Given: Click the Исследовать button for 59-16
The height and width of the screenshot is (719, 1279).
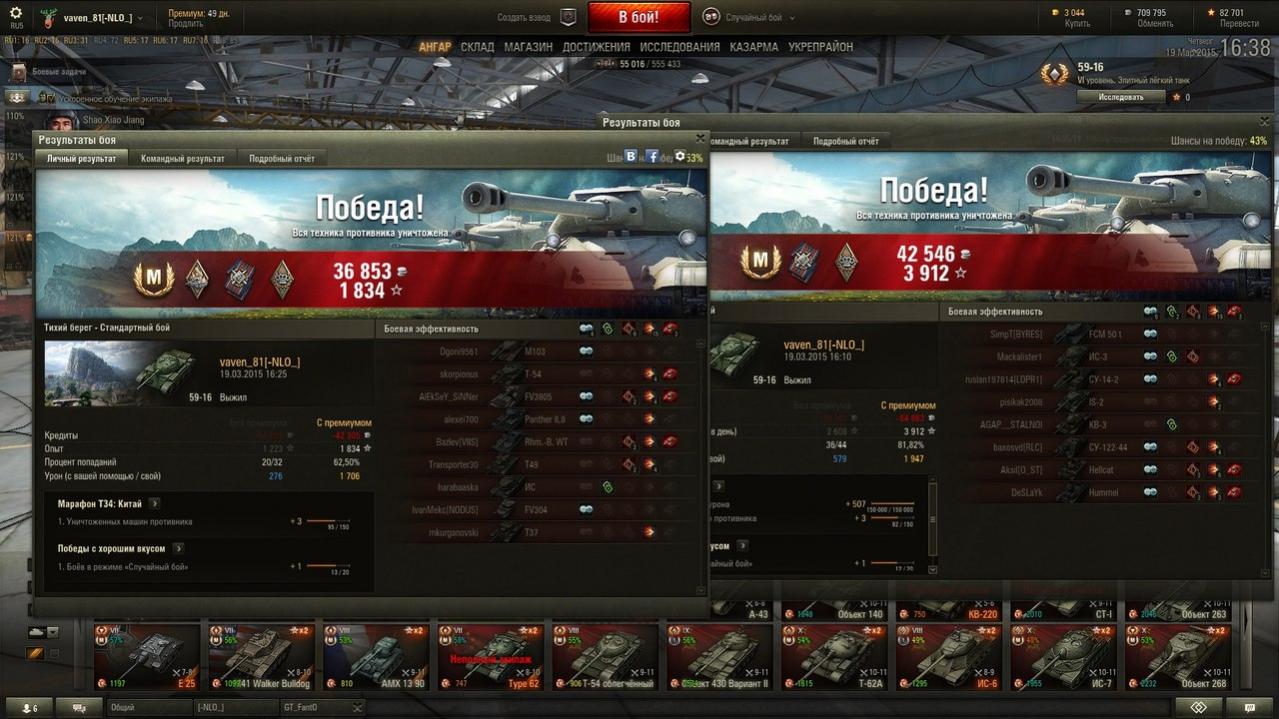Looking at the screenshot, I should [1120, 97].
